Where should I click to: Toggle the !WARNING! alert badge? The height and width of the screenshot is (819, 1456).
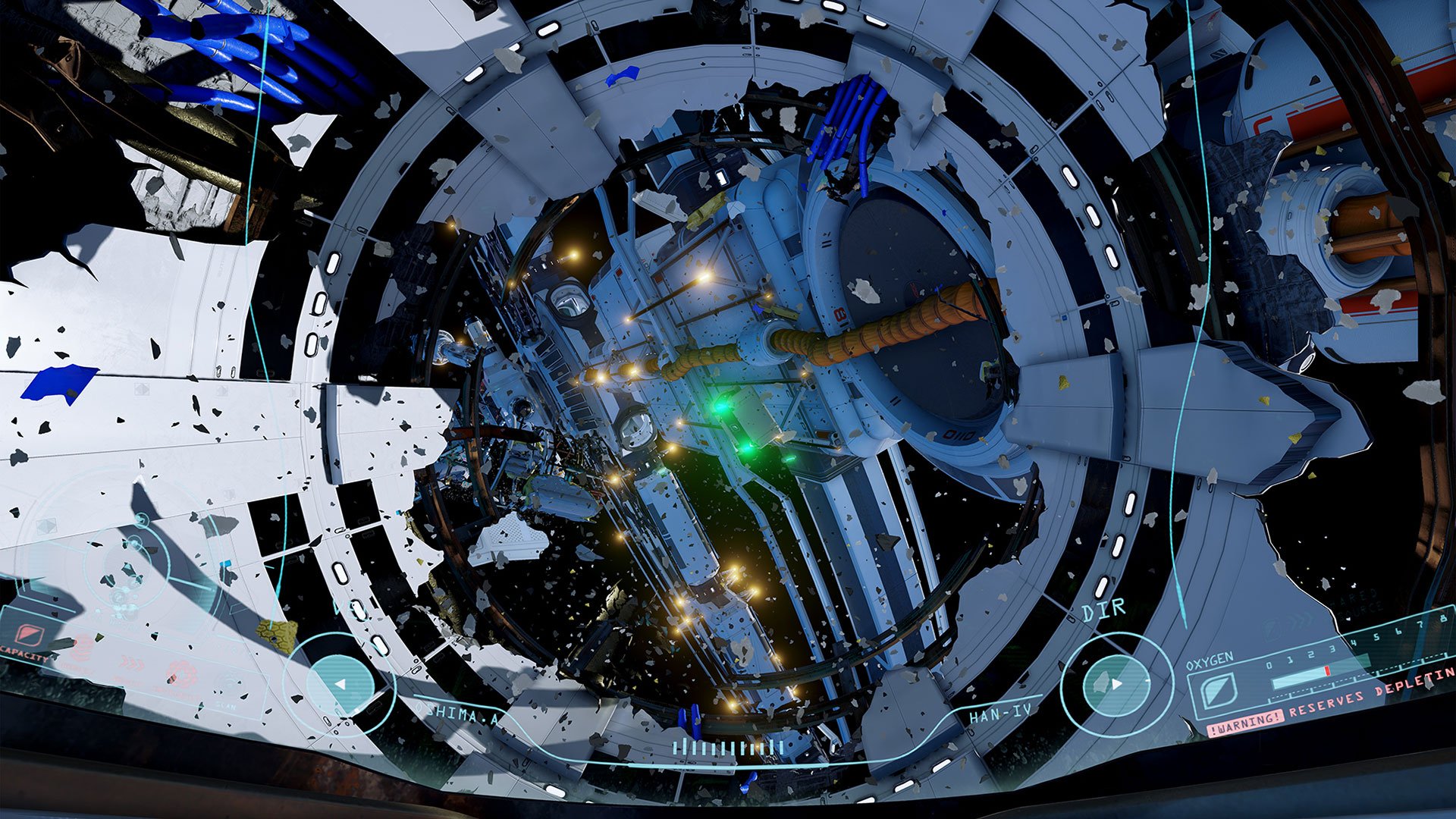click(1245, 723)
